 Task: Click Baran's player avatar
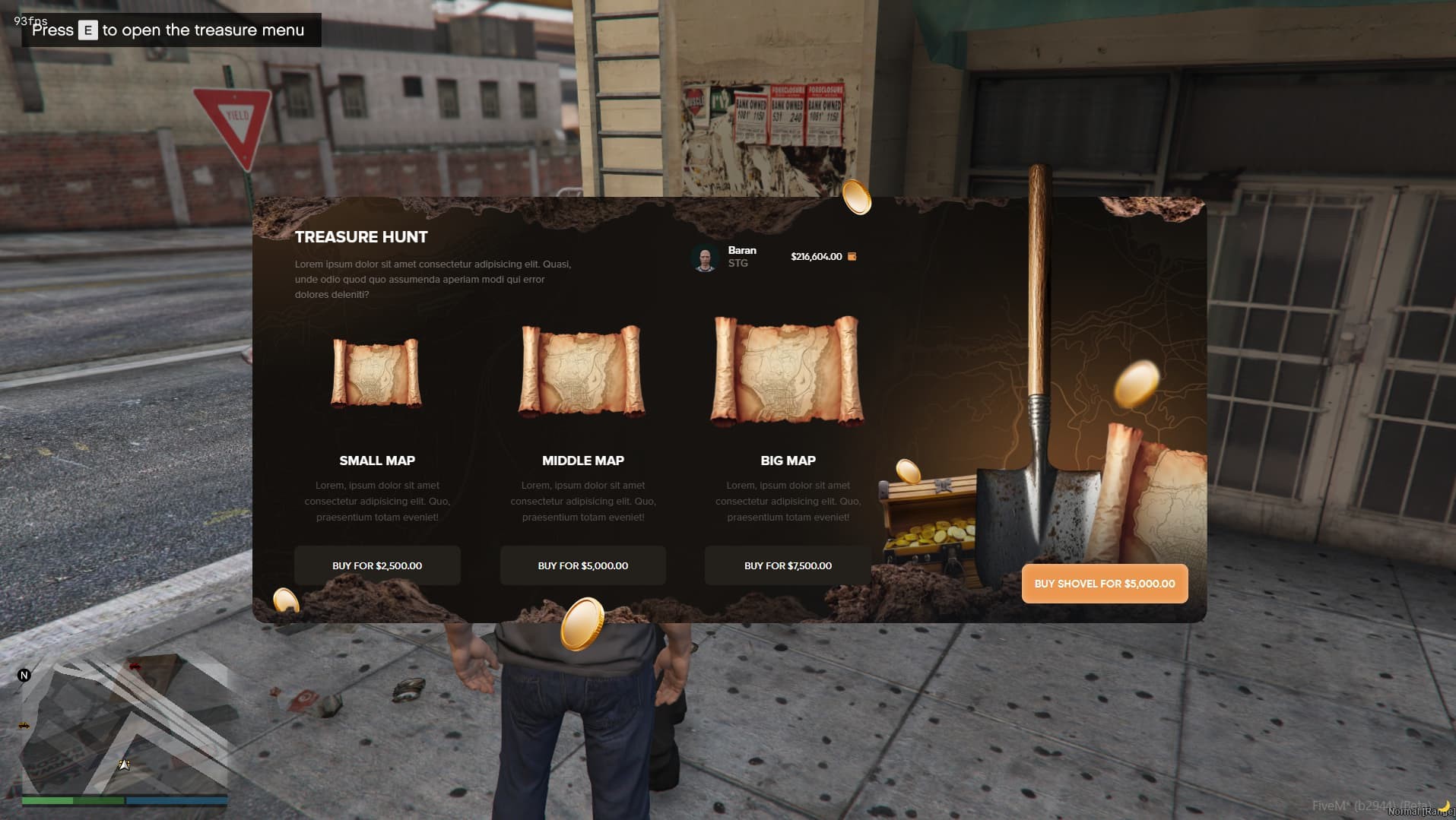tap(705, 258)
